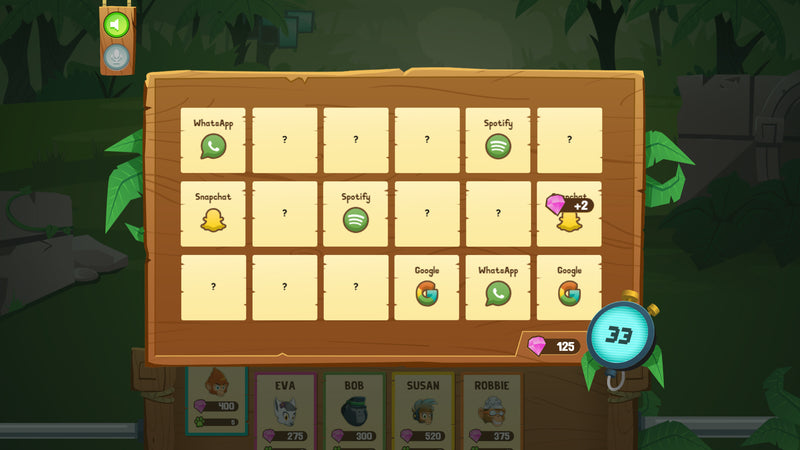
Task: Toggle the green speaker sound button
Action: point(117,24)
